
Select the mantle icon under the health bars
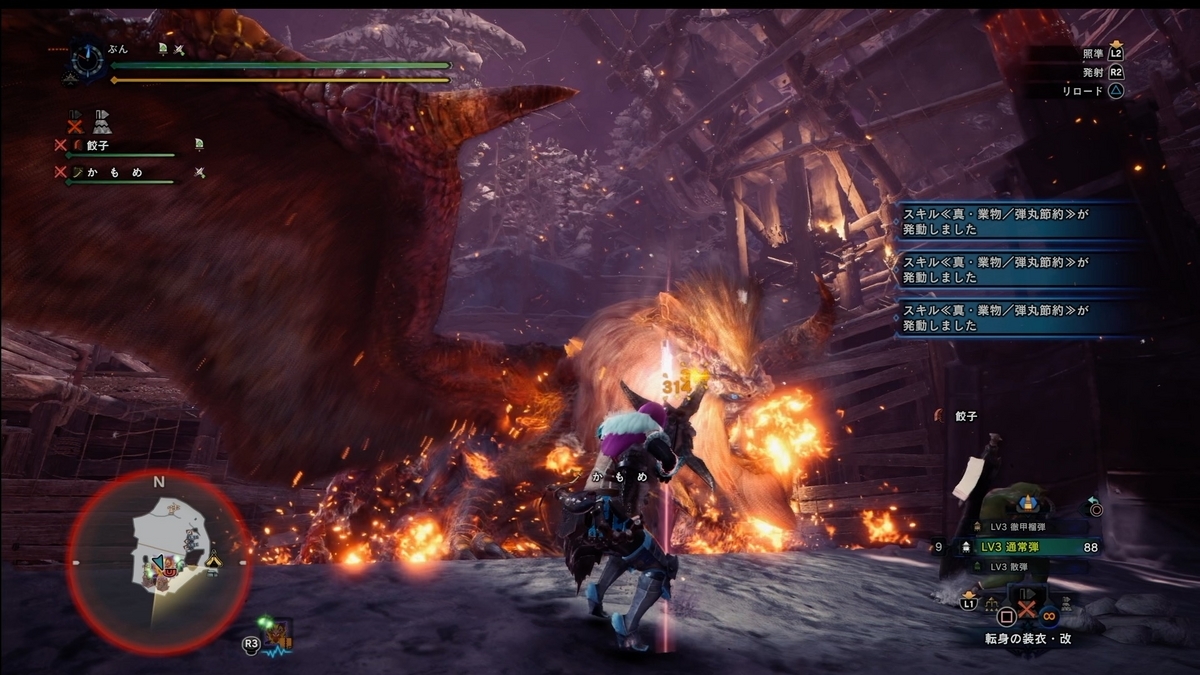[x=102, y=122]
